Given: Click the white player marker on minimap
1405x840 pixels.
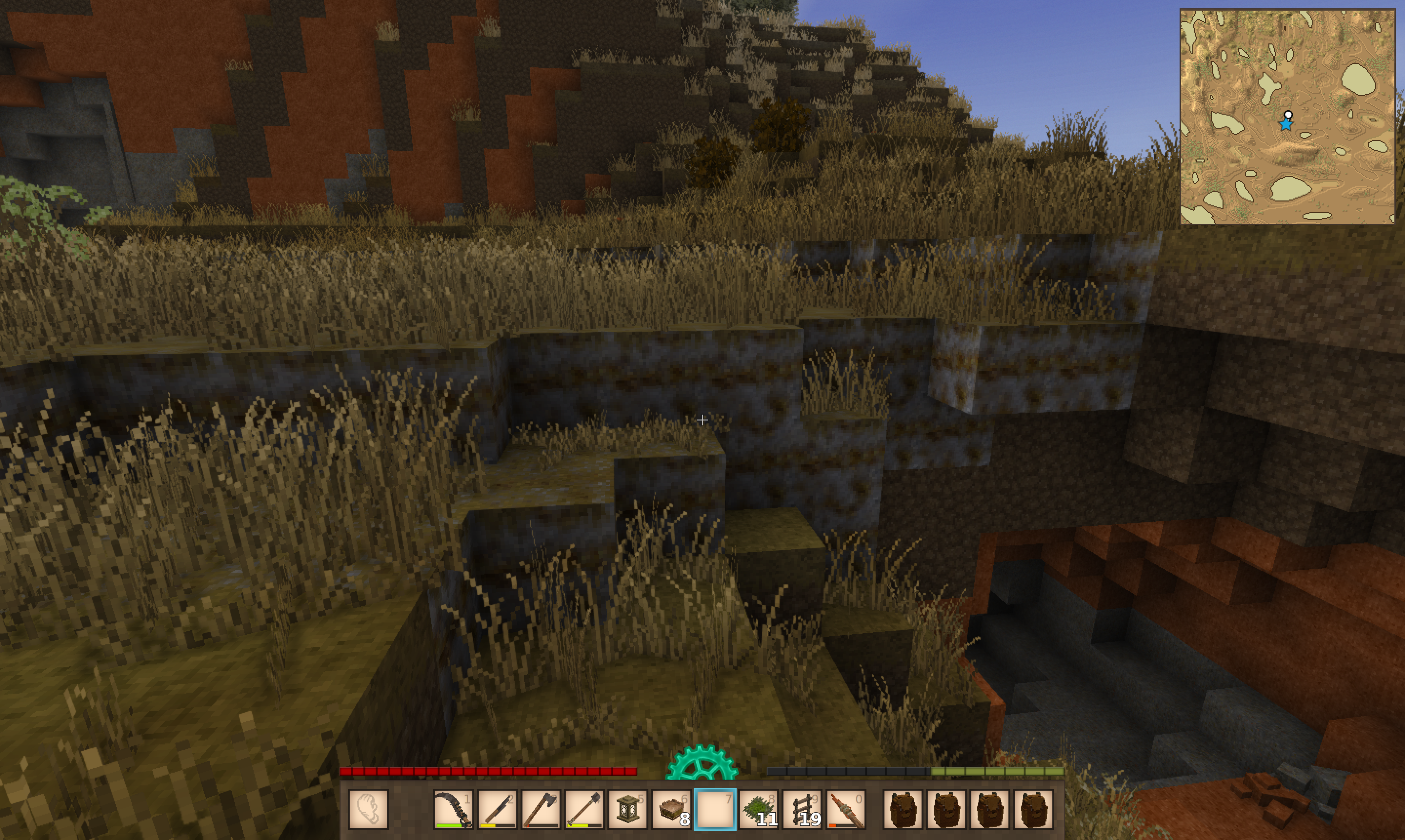Looking at the screenshot, I should 1288,115.
